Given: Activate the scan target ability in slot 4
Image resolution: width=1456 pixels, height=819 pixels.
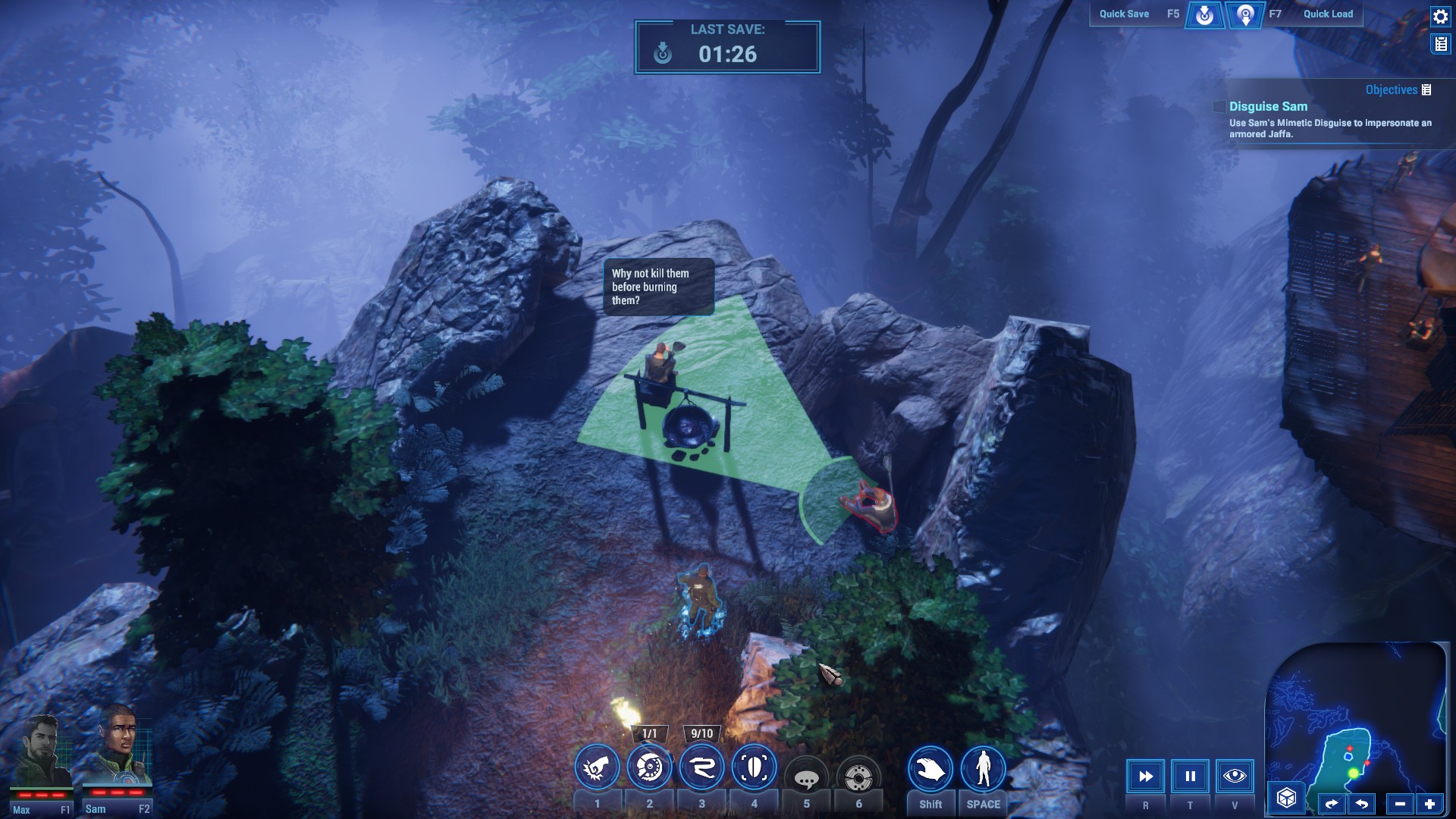Looking at the screenshot, I should (754, 769).
